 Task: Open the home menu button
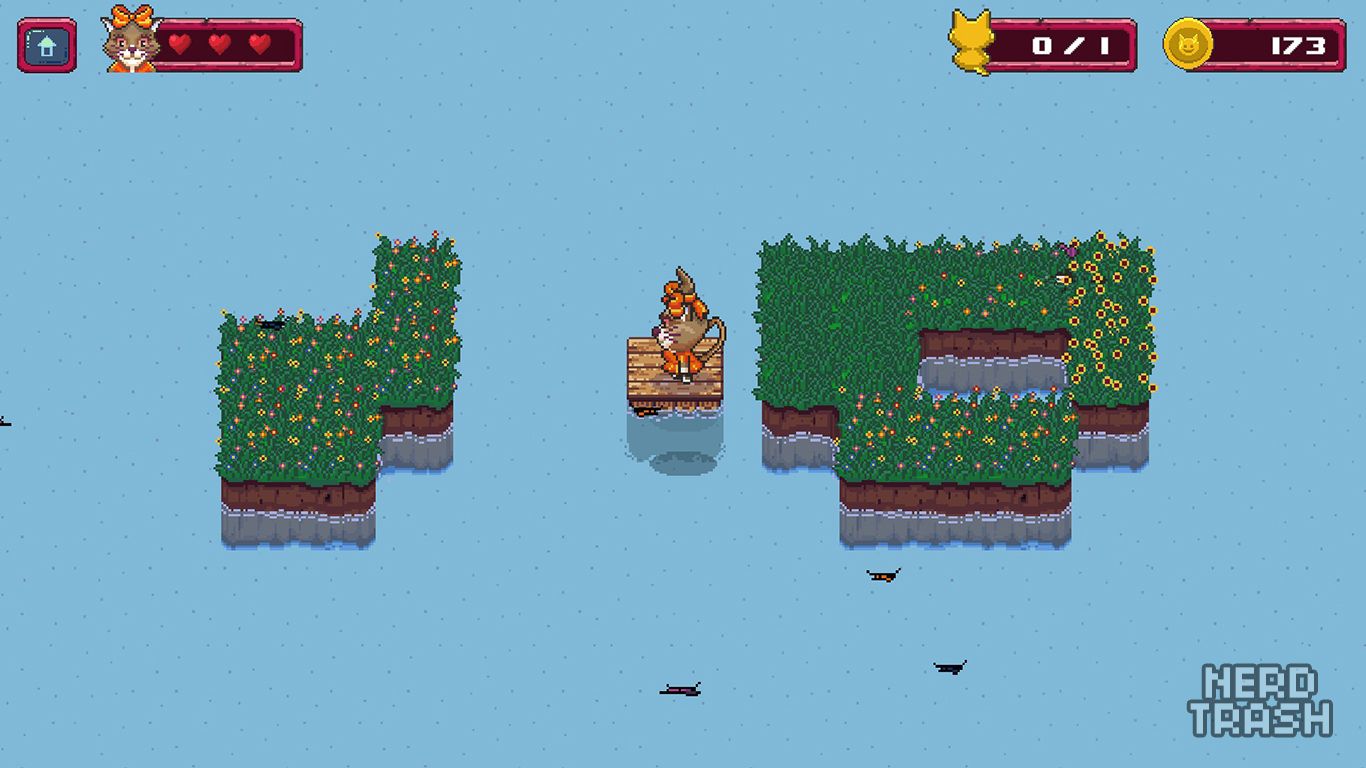(x=47, y=46)
